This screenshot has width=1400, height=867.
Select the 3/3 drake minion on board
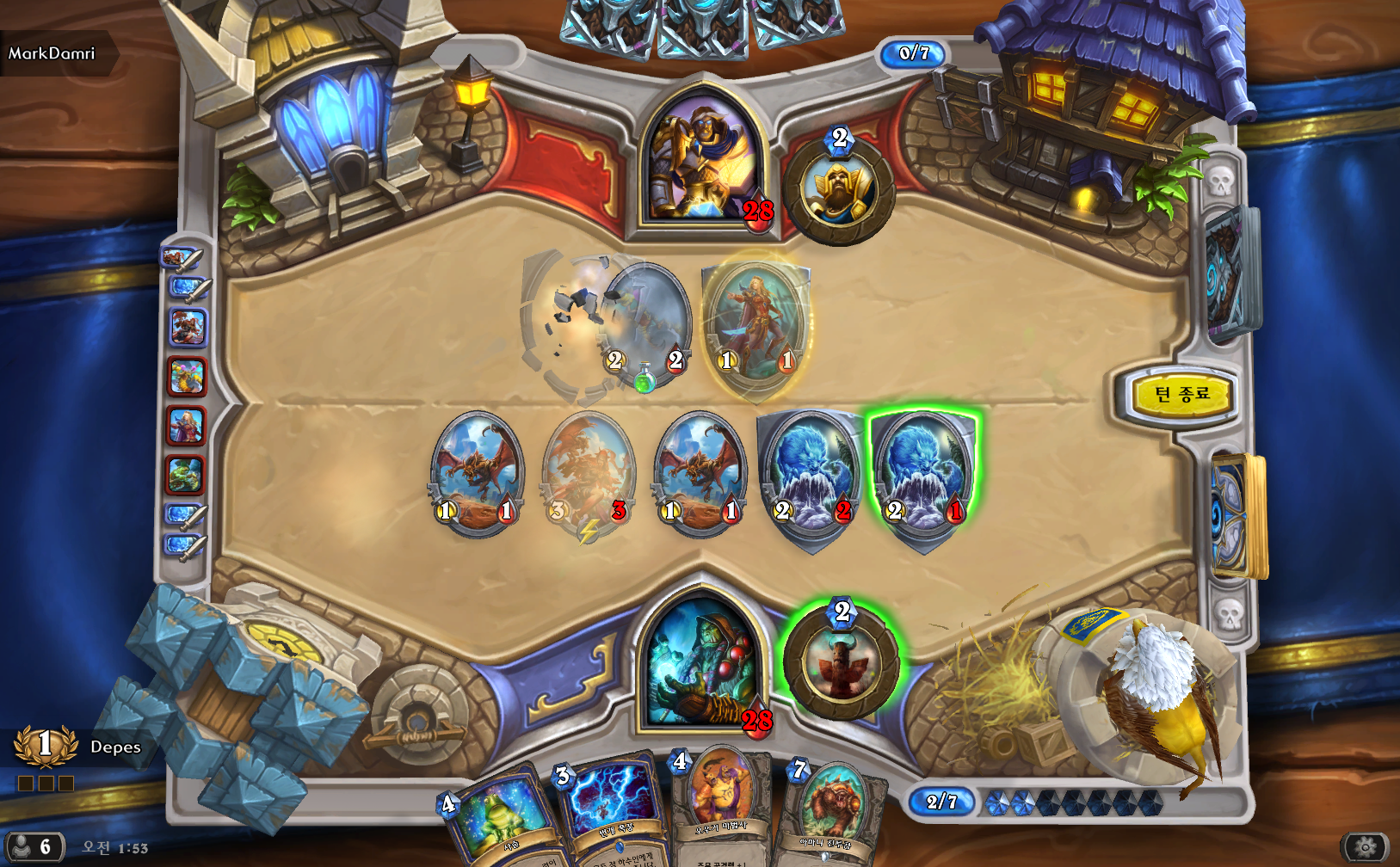coord(589,474)
